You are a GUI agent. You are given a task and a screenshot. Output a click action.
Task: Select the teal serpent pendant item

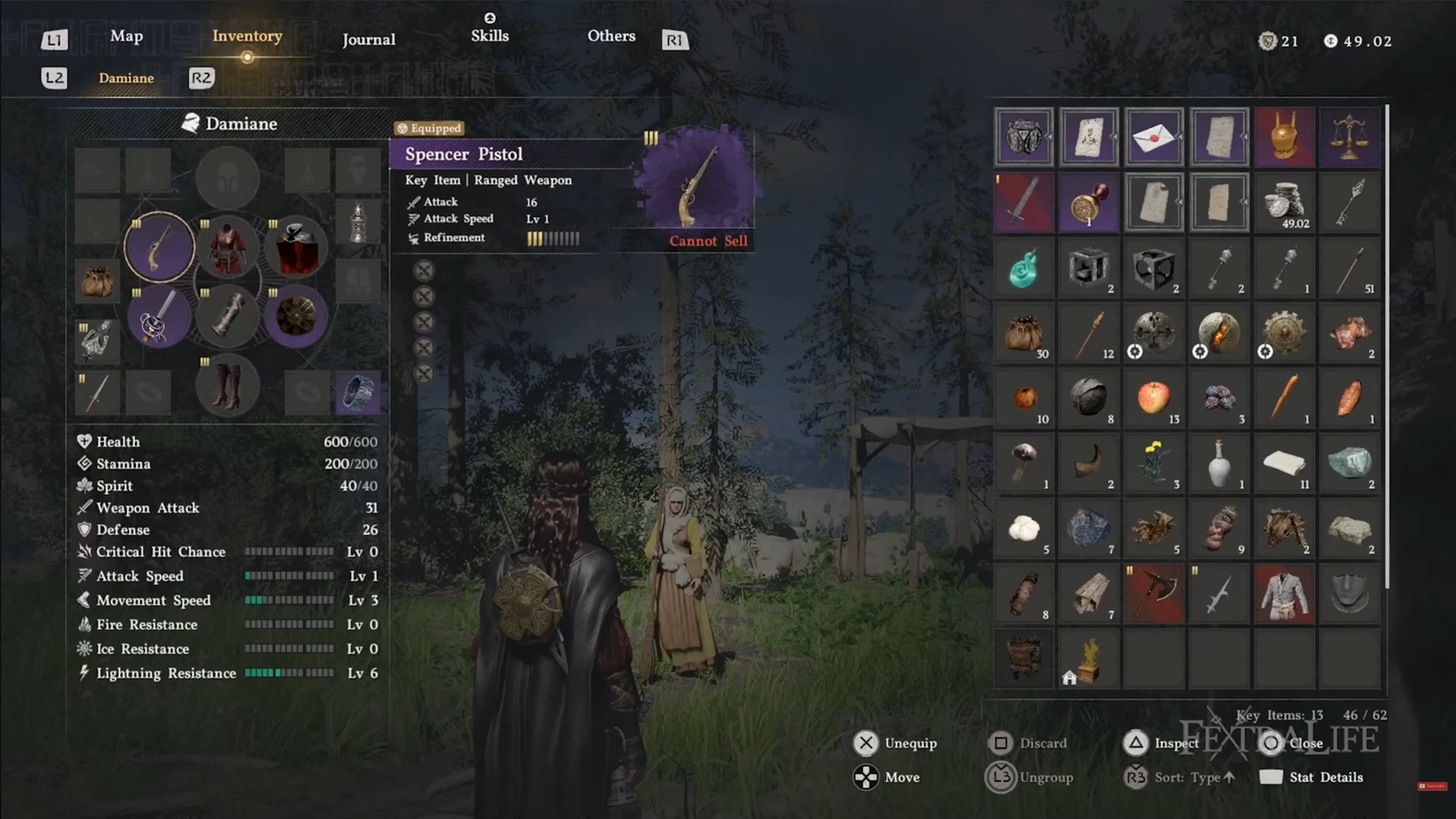(1024, 269)
